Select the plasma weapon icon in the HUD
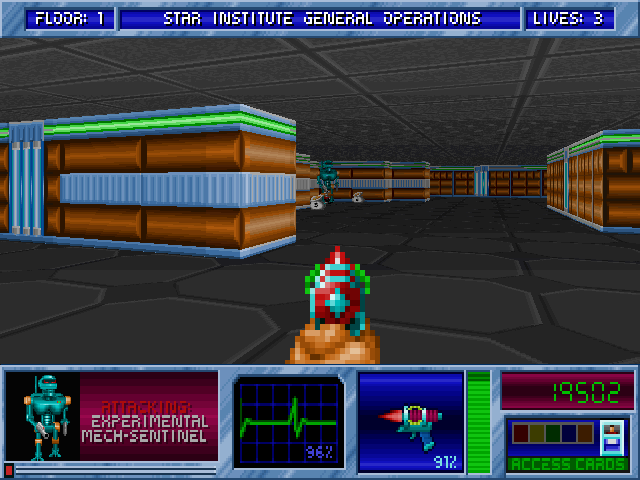 tap(411, 419)
